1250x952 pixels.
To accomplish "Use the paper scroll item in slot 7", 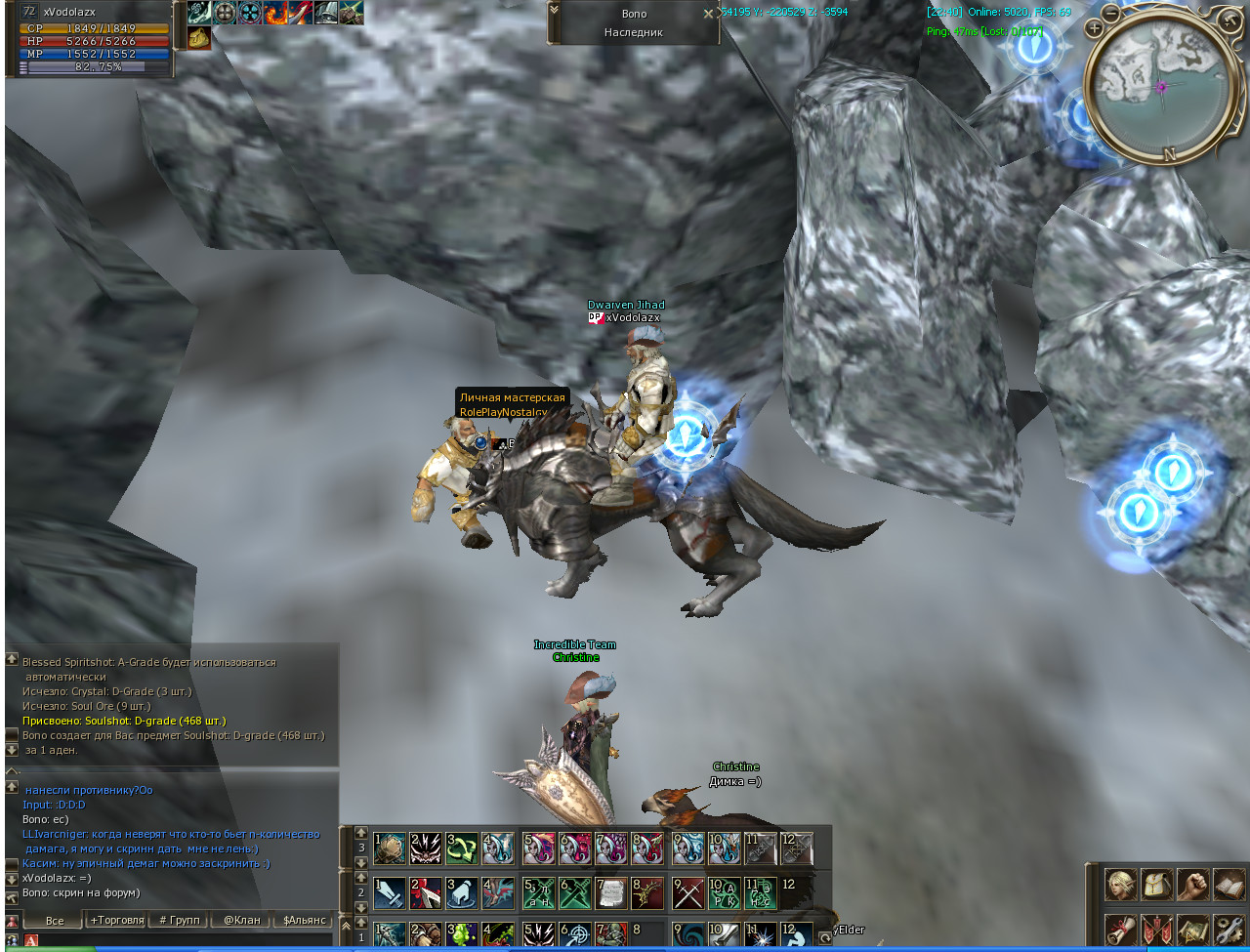I will click(x=612, y=893).
